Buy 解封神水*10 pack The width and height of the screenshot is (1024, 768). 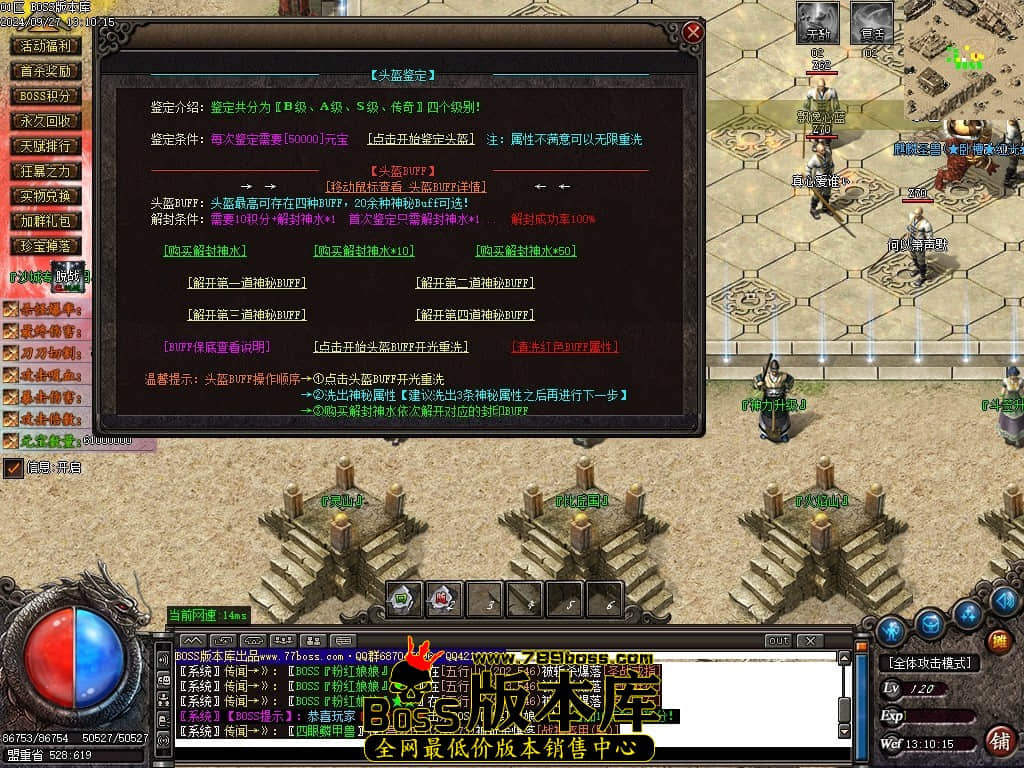click(363, 251)
